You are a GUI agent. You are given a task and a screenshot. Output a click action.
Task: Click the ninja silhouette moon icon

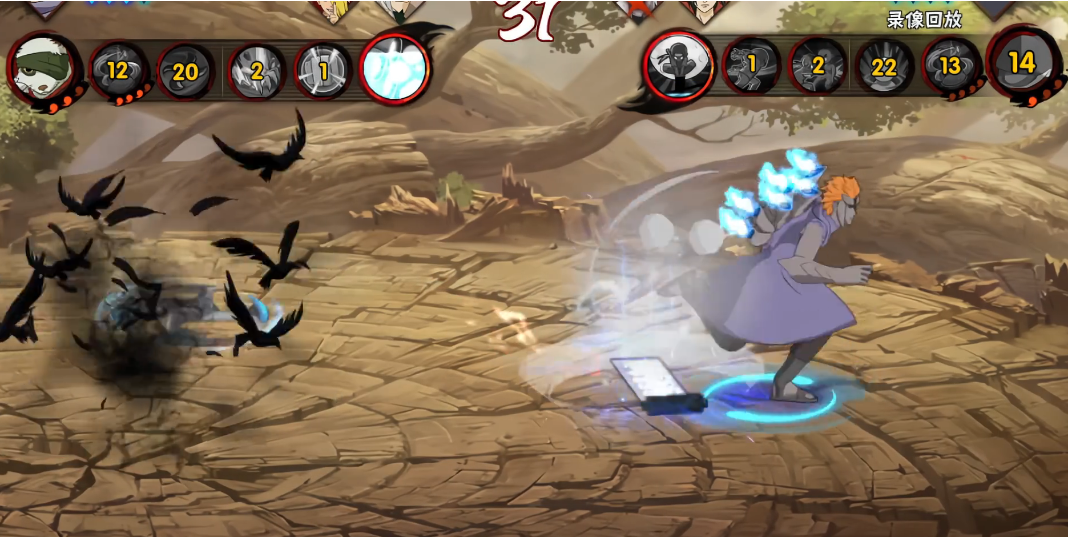tap(679, 64)
